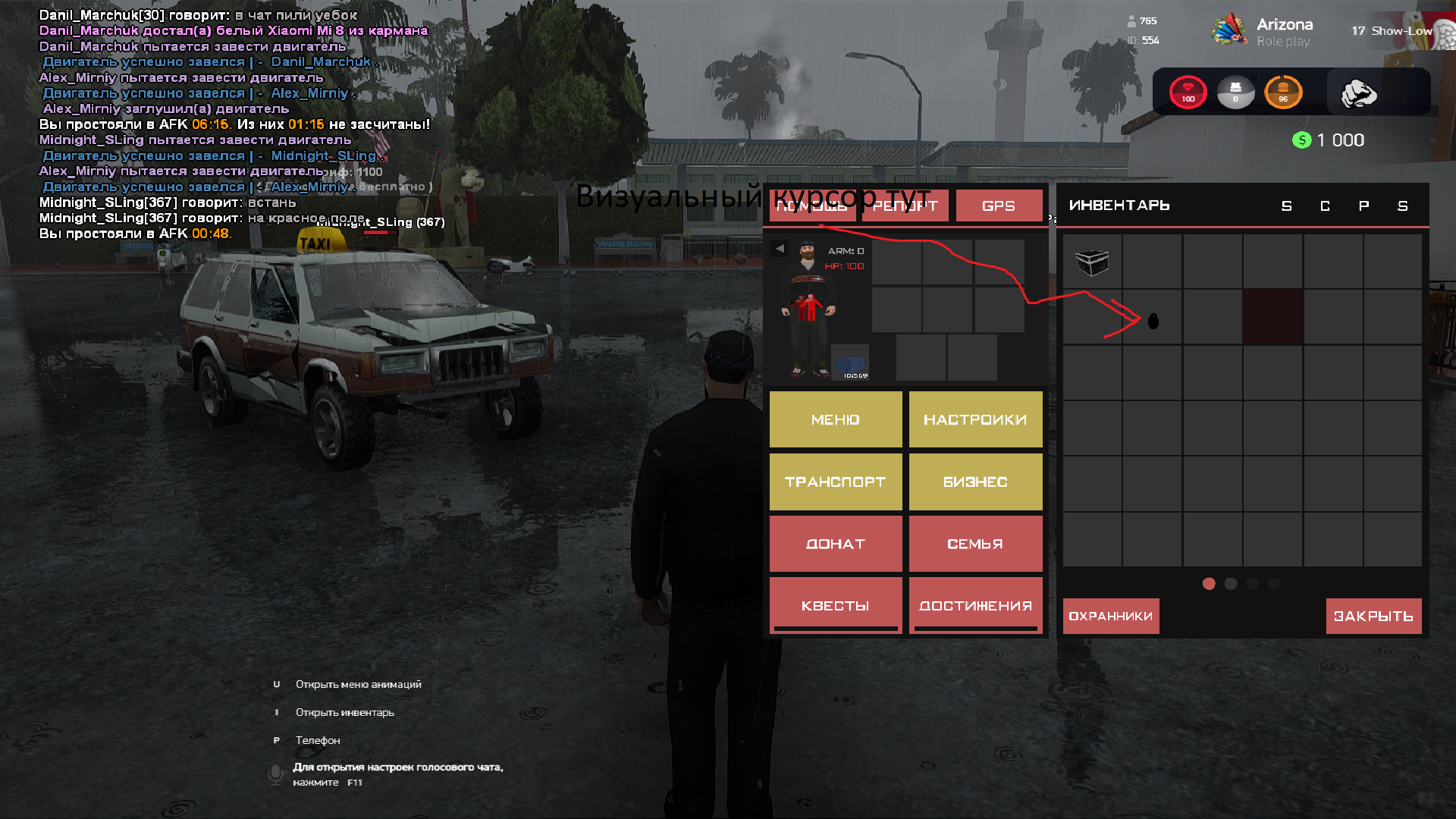View ДОСТИЖЕНИЯ achievements
The height and width of the screenshot is (819, 1456).
coord(975,605)
